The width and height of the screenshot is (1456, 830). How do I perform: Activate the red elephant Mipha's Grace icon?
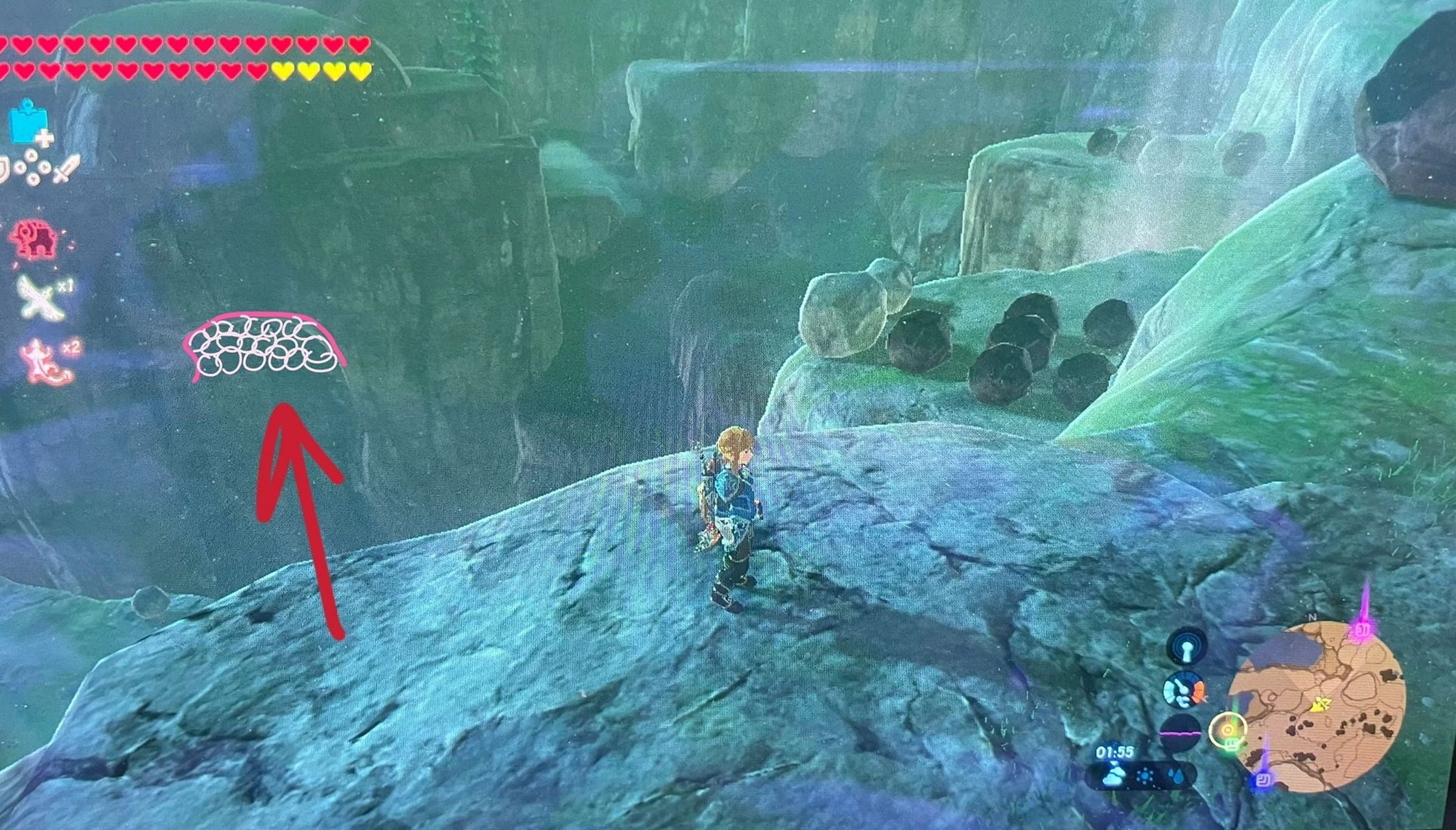click(x=34, y=239)
